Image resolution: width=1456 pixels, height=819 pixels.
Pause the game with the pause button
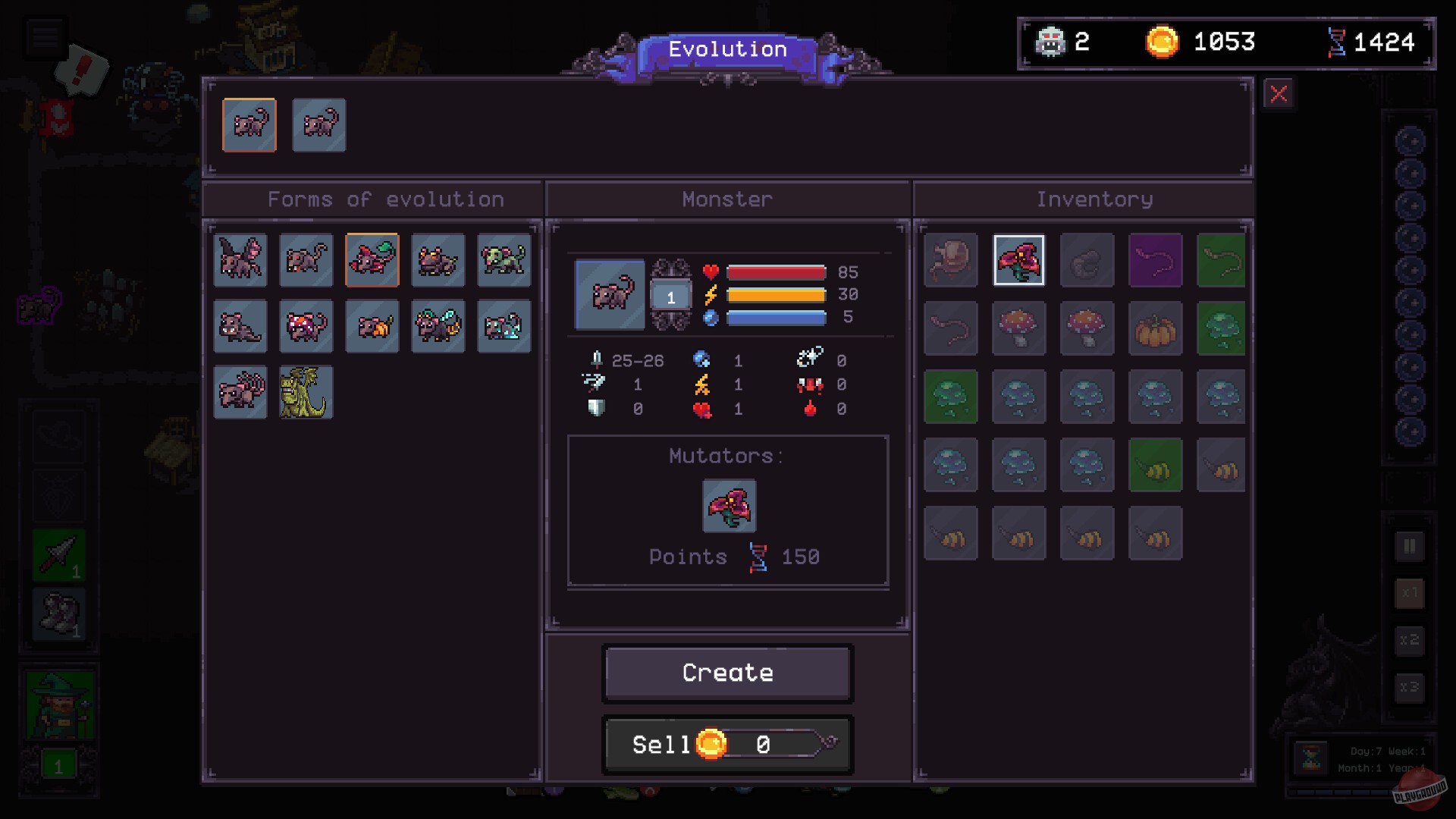tap(1410, 544)
